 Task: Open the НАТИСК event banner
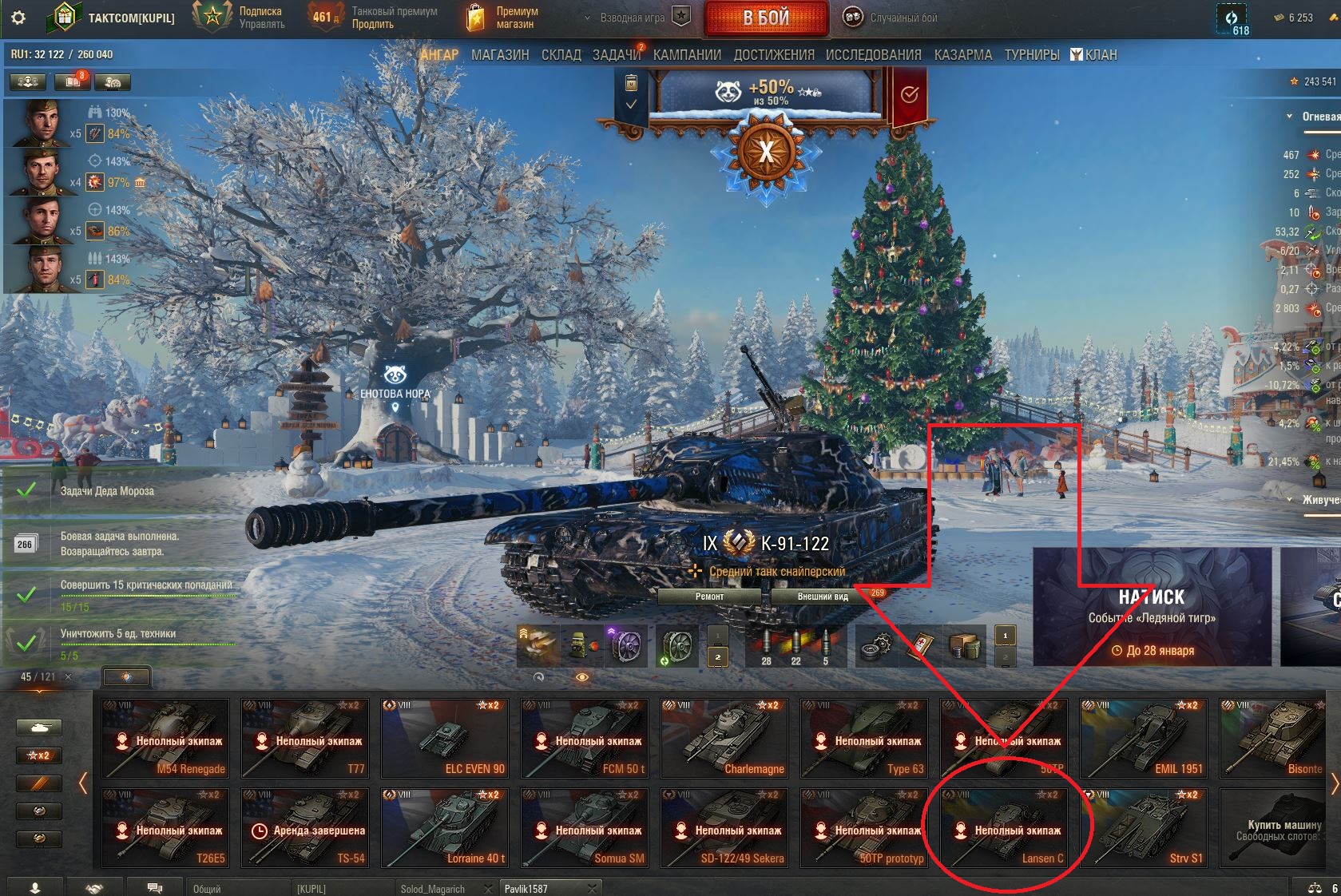tap(1151, 607)
